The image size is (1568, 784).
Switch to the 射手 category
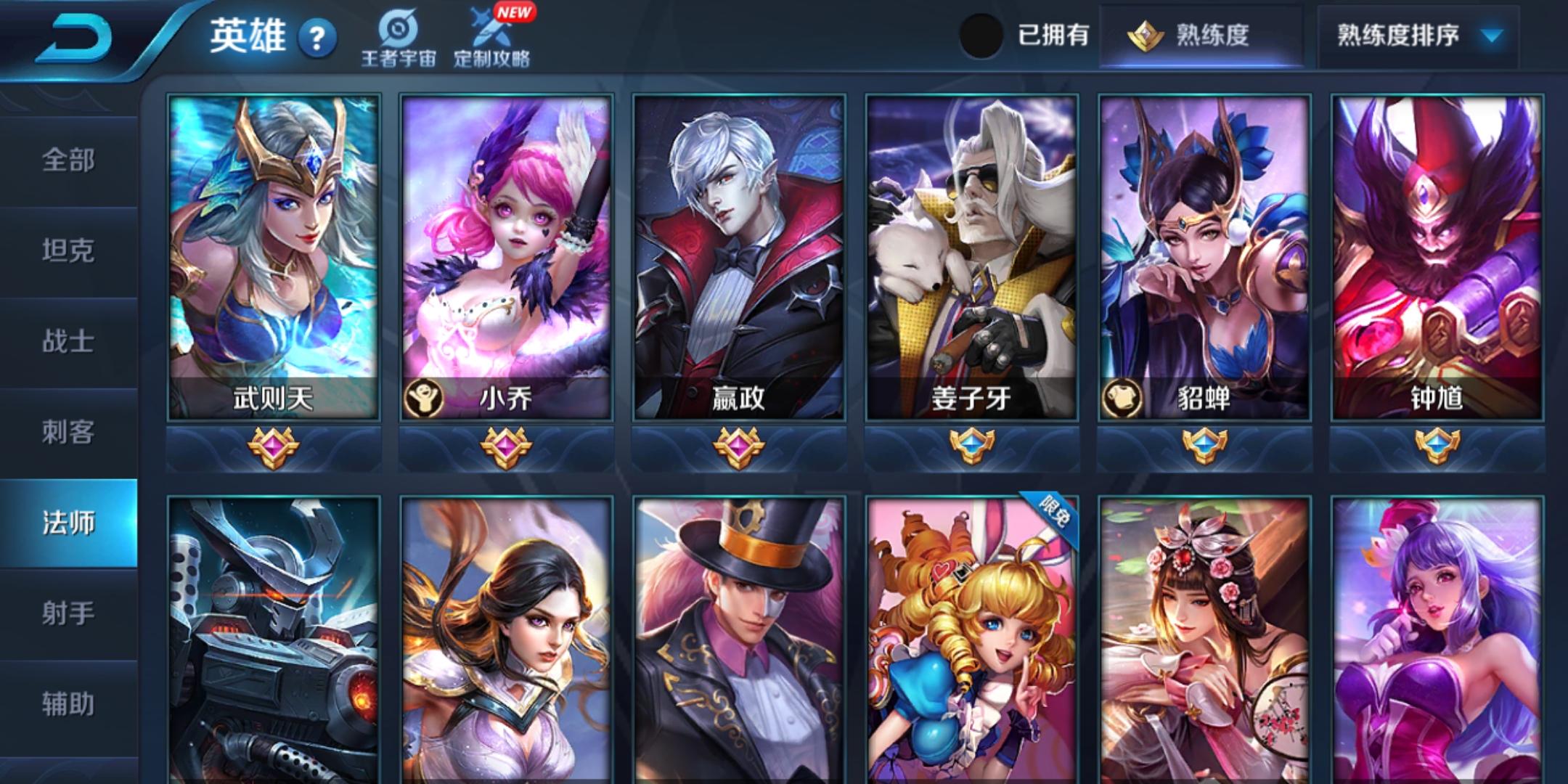68,614
